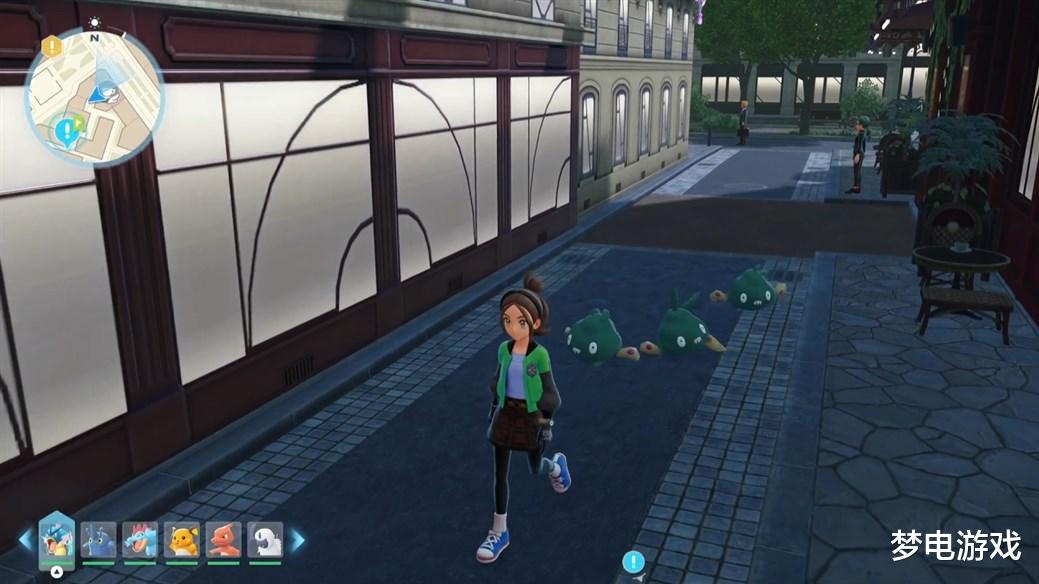The height and width of the screenshot is (584, 1039).
Task: Click the yellow hexagon alert icon
Action: click(x=51, y=46)
